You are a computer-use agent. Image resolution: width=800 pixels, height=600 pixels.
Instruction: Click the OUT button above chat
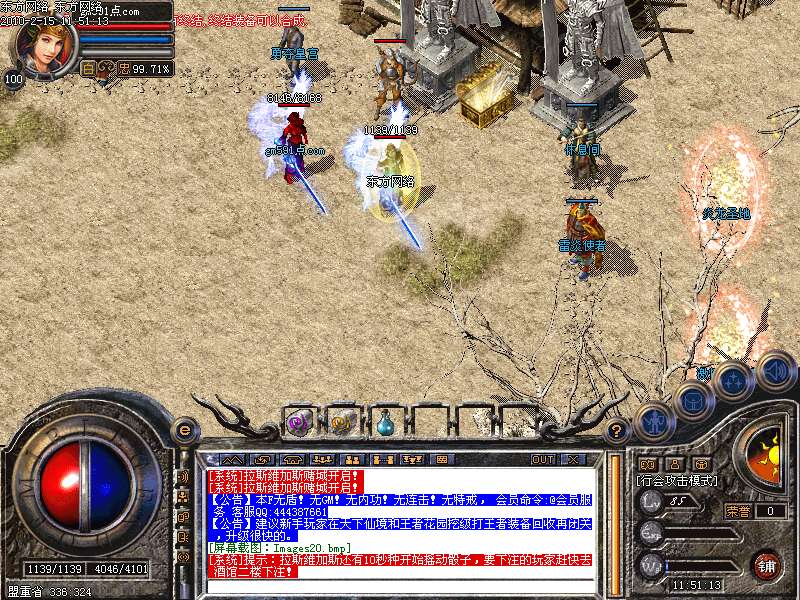[x=543, y=459]
